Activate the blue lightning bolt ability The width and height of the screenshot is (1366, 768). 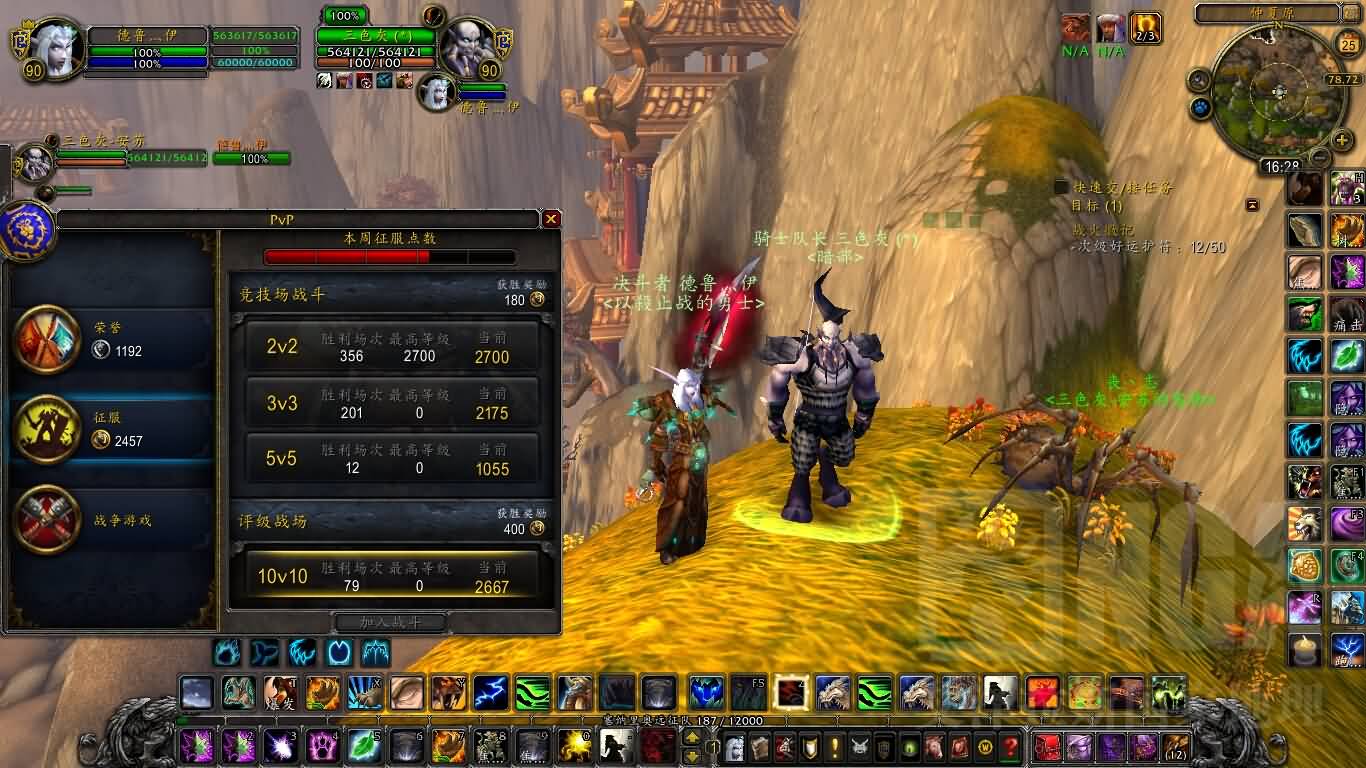point(491,692)
